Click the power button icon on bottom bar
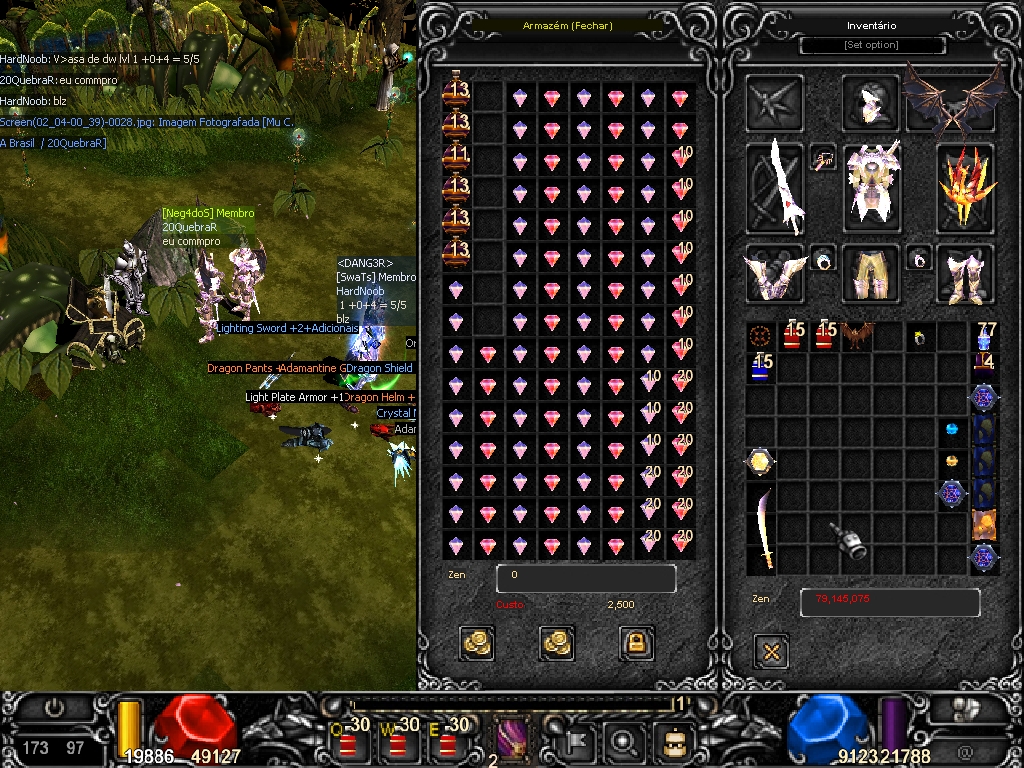Screen dimensions: 1024x768 [x=55, y=708]
